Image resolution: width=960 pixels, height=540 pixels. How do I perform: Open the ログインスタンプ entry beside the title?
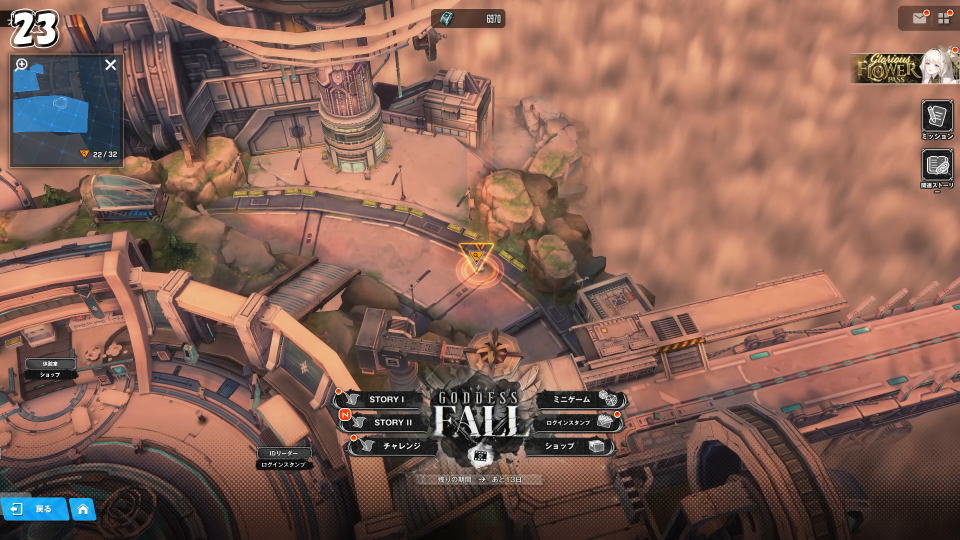(x=572, y=423)
